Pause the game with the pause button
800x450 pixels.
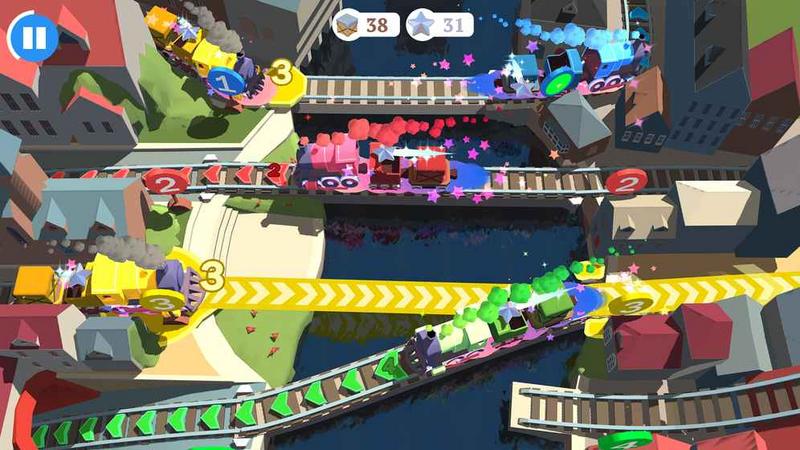point(33,38)
